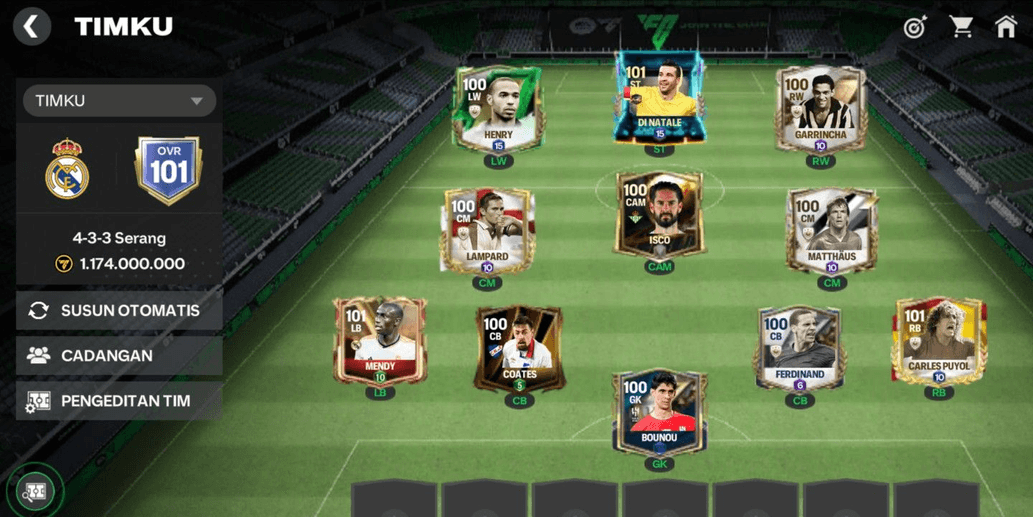Select the Lampard CM card

coord(487,230)
